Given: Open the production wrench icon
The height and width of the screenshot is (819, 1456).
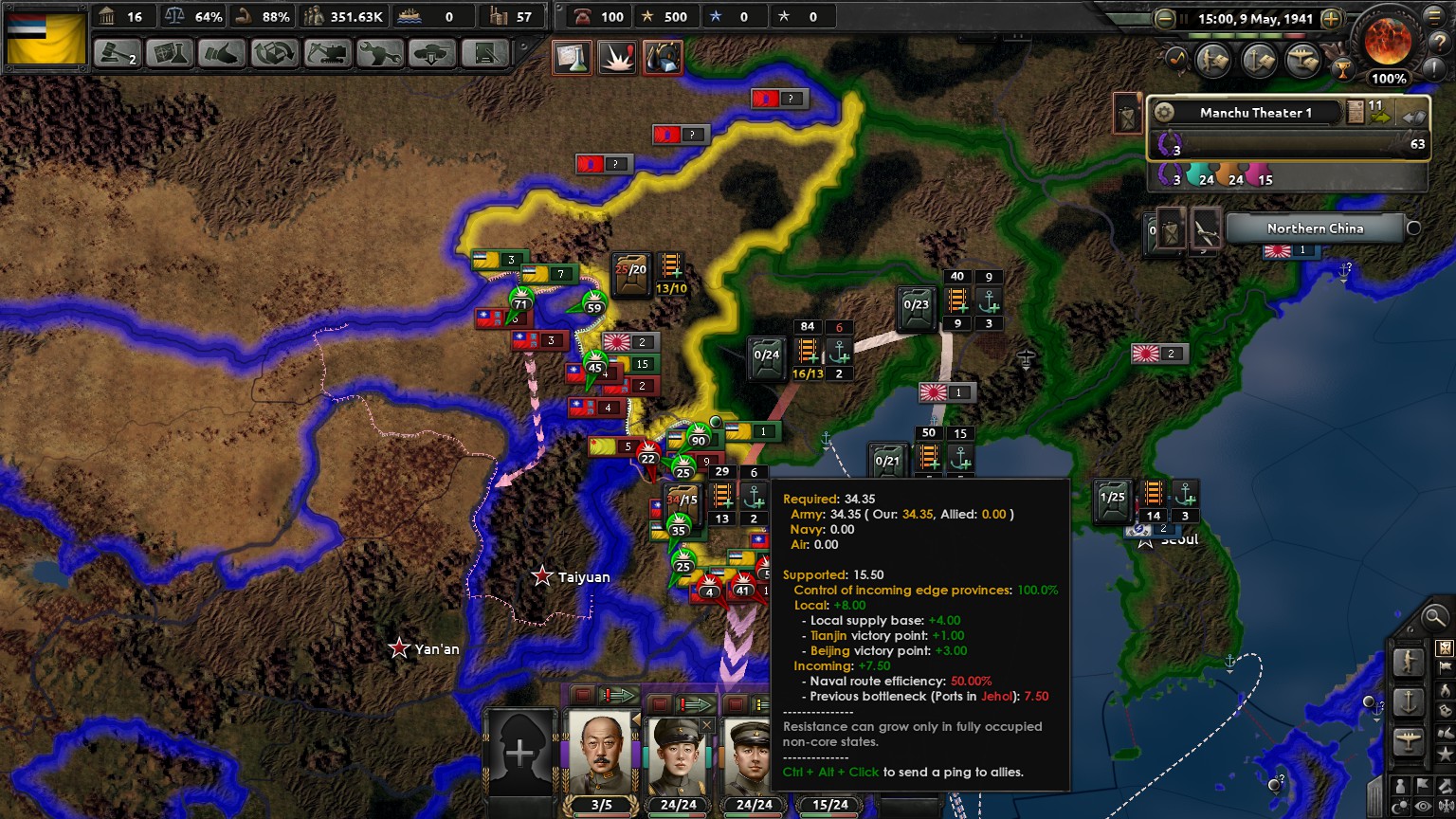Looking at the screenshot, I should pyautogui.click(x=379, y=54).
